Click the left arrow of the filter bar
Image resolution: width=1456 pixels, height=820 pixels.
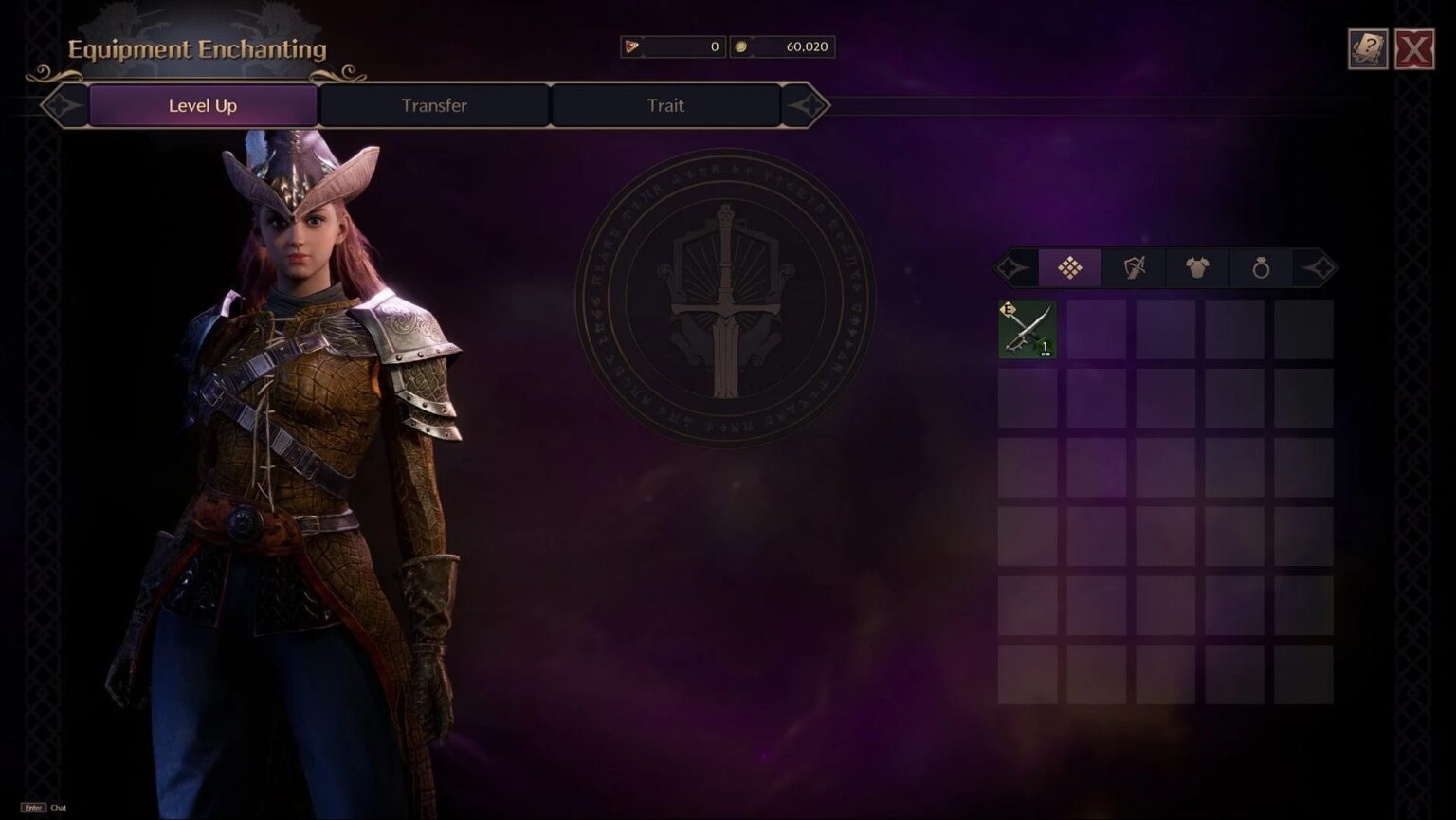pos(1012,267)
